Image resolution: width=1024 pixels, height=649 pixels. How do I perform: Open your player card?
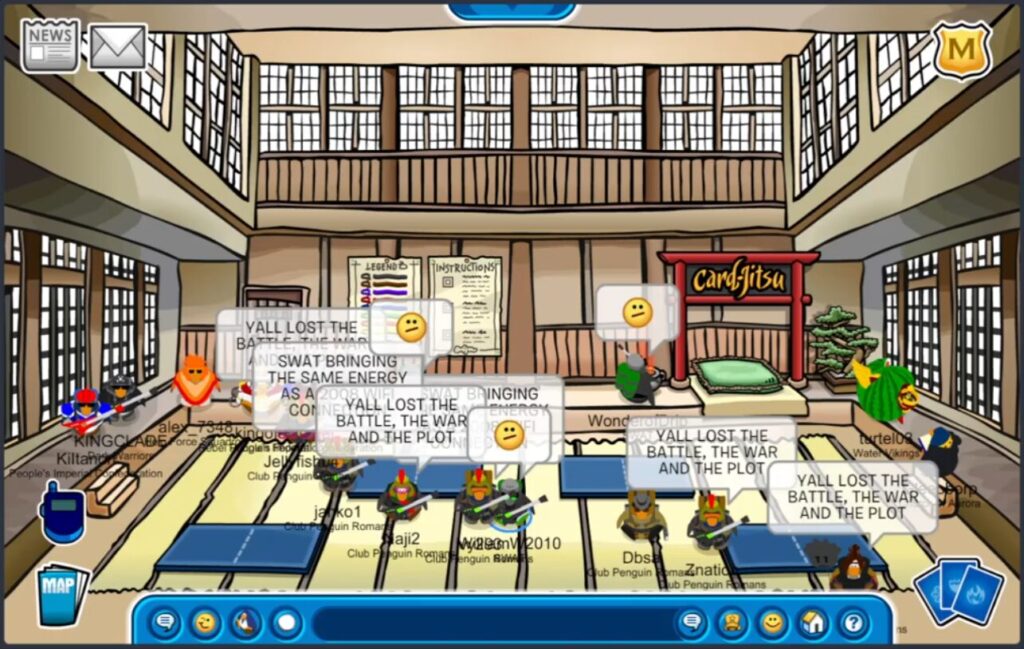click(x=731, y=624)
